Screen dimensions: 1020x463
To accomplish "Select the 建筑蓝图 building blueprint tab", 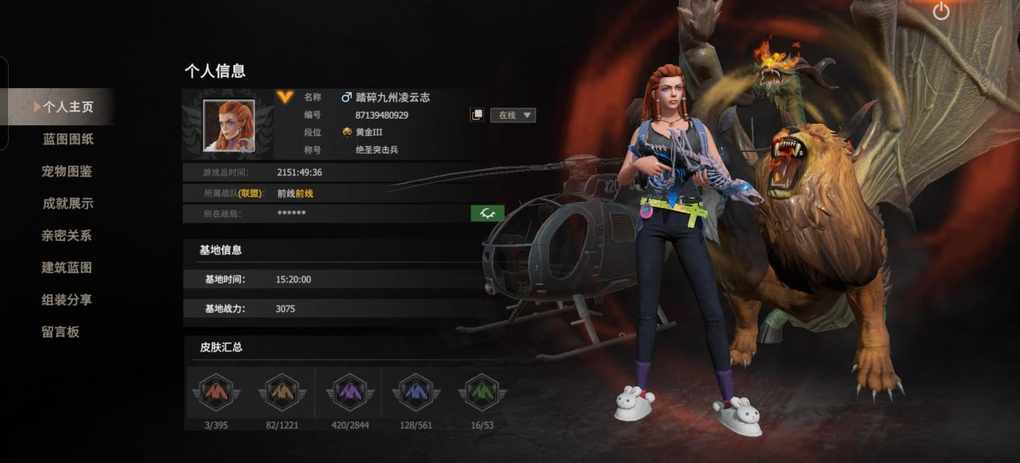I will click(x=68, y=267).
